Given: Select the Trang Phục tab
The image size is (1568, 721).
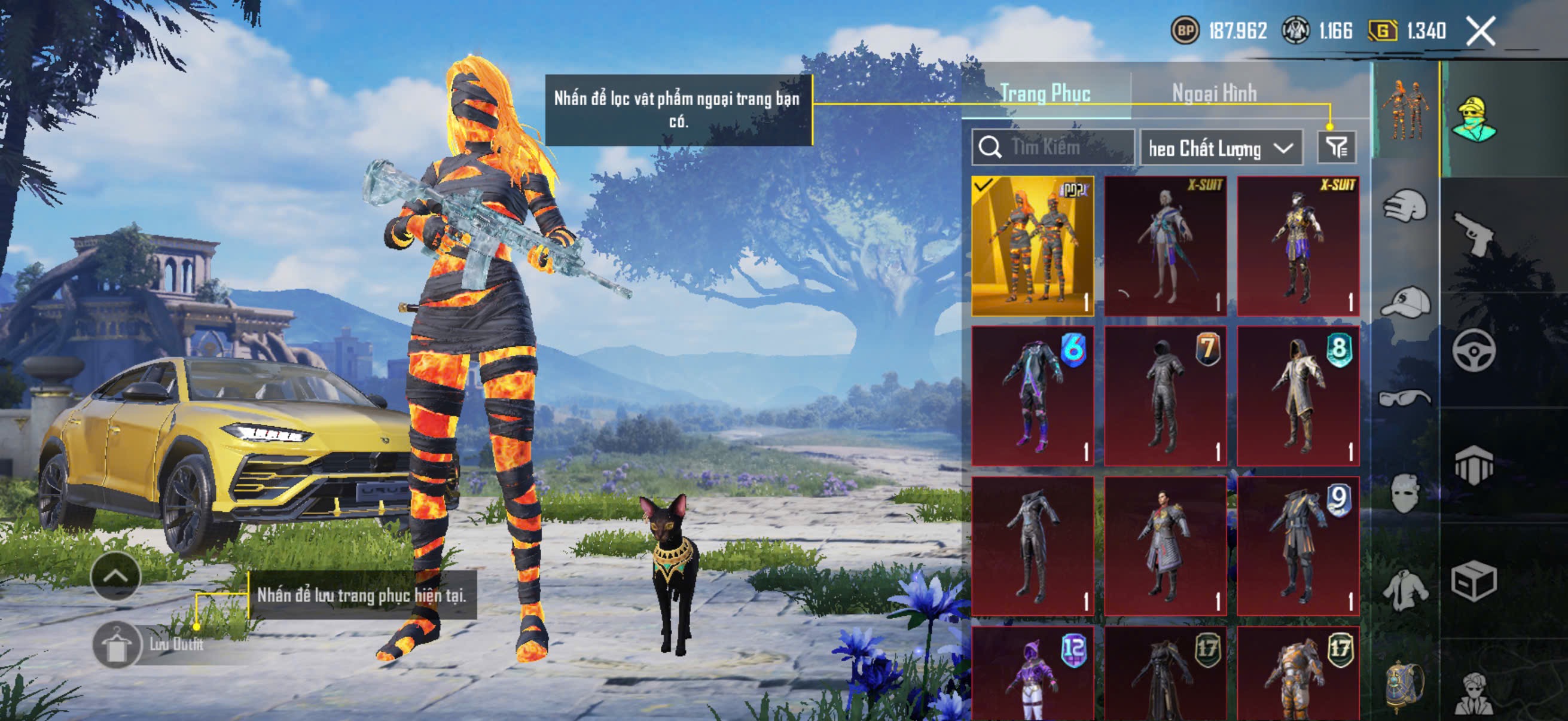Looking at the screenshot, I should point(1045,94).
